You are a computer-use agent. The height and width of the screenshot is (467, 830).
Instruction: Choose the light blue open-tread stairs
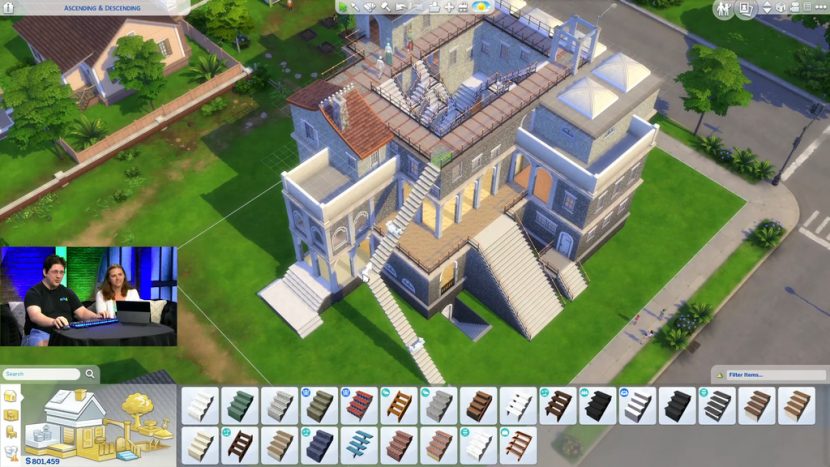pyautogui.click(x=359, y=445)
